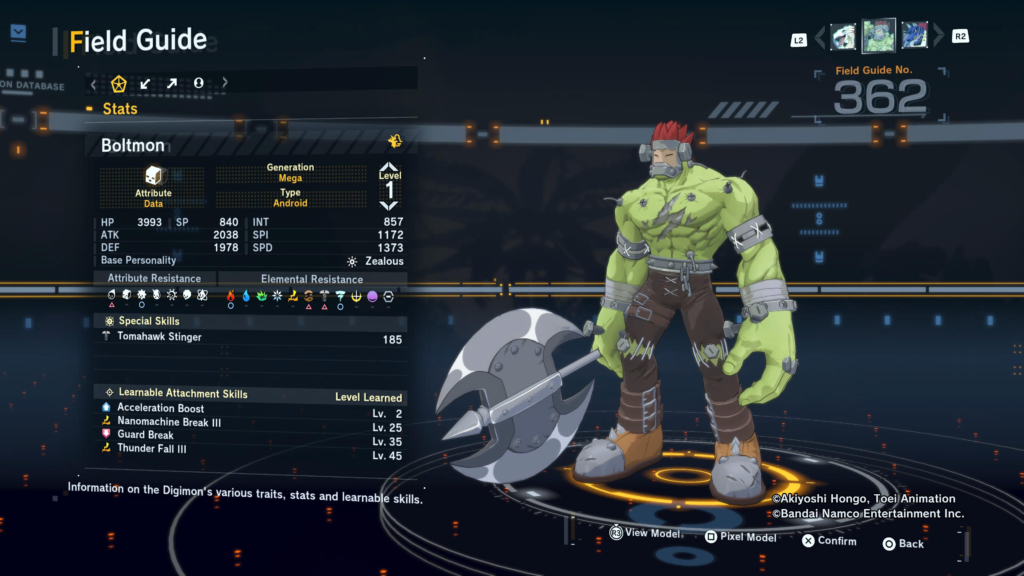Go Back from the Field Guide
Image resolution: width=1024 pixels, height=576 pixels.
coord(903,543)
